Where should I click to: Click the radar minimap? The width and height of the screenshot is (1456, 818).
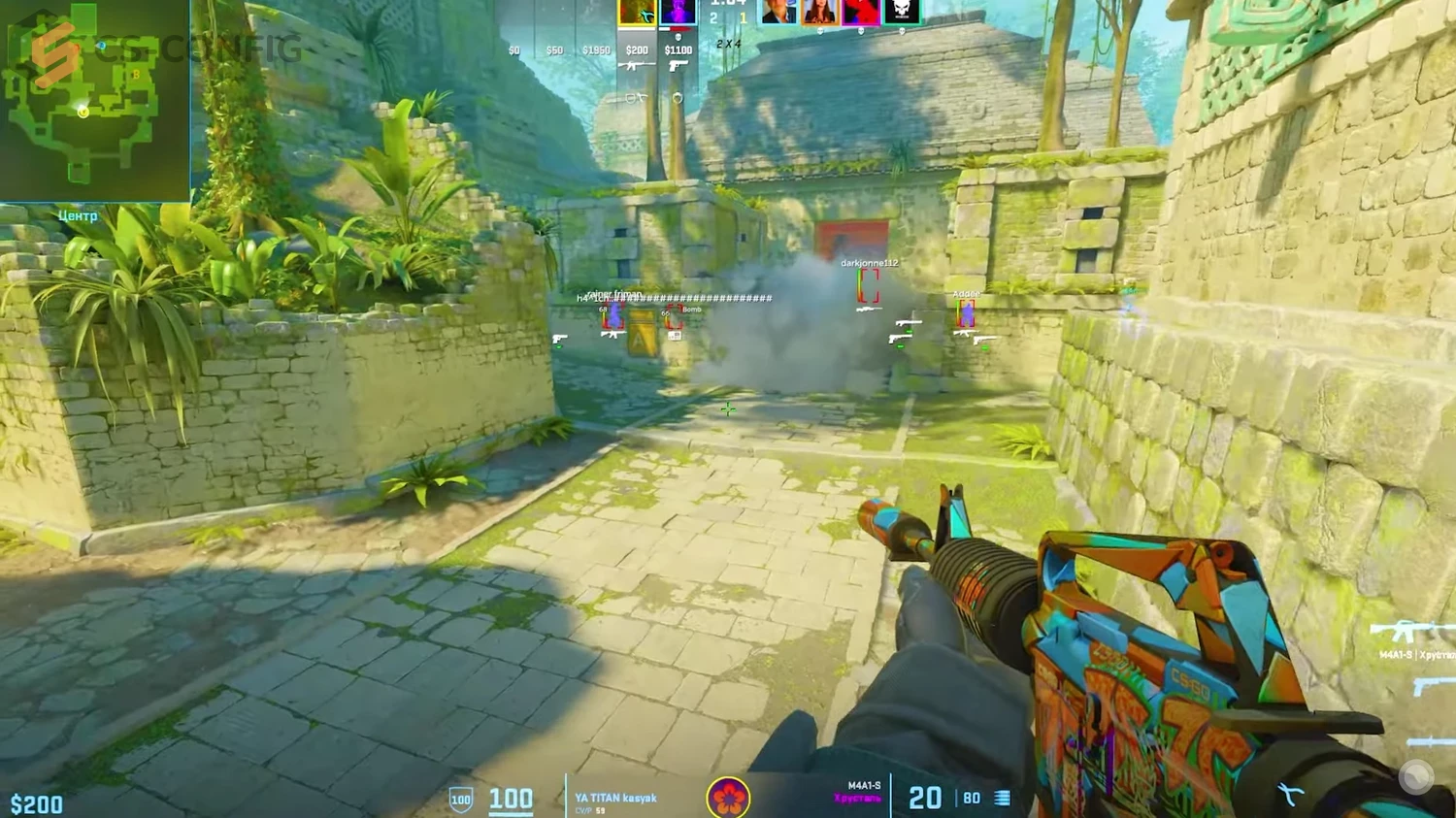(x=94, y=100)
